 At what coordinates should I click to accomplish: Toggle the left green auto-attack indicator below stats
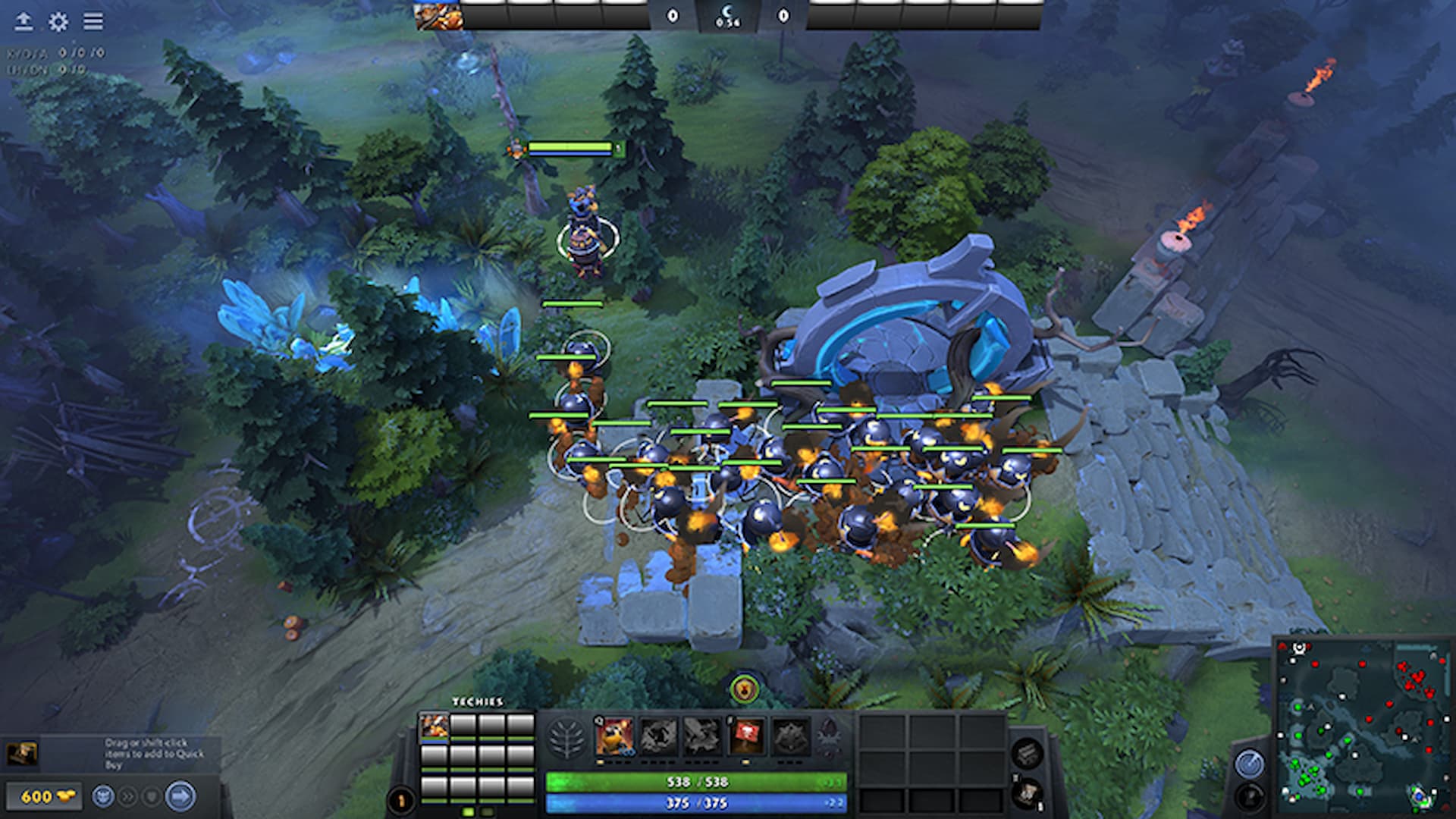click(467, 811)
